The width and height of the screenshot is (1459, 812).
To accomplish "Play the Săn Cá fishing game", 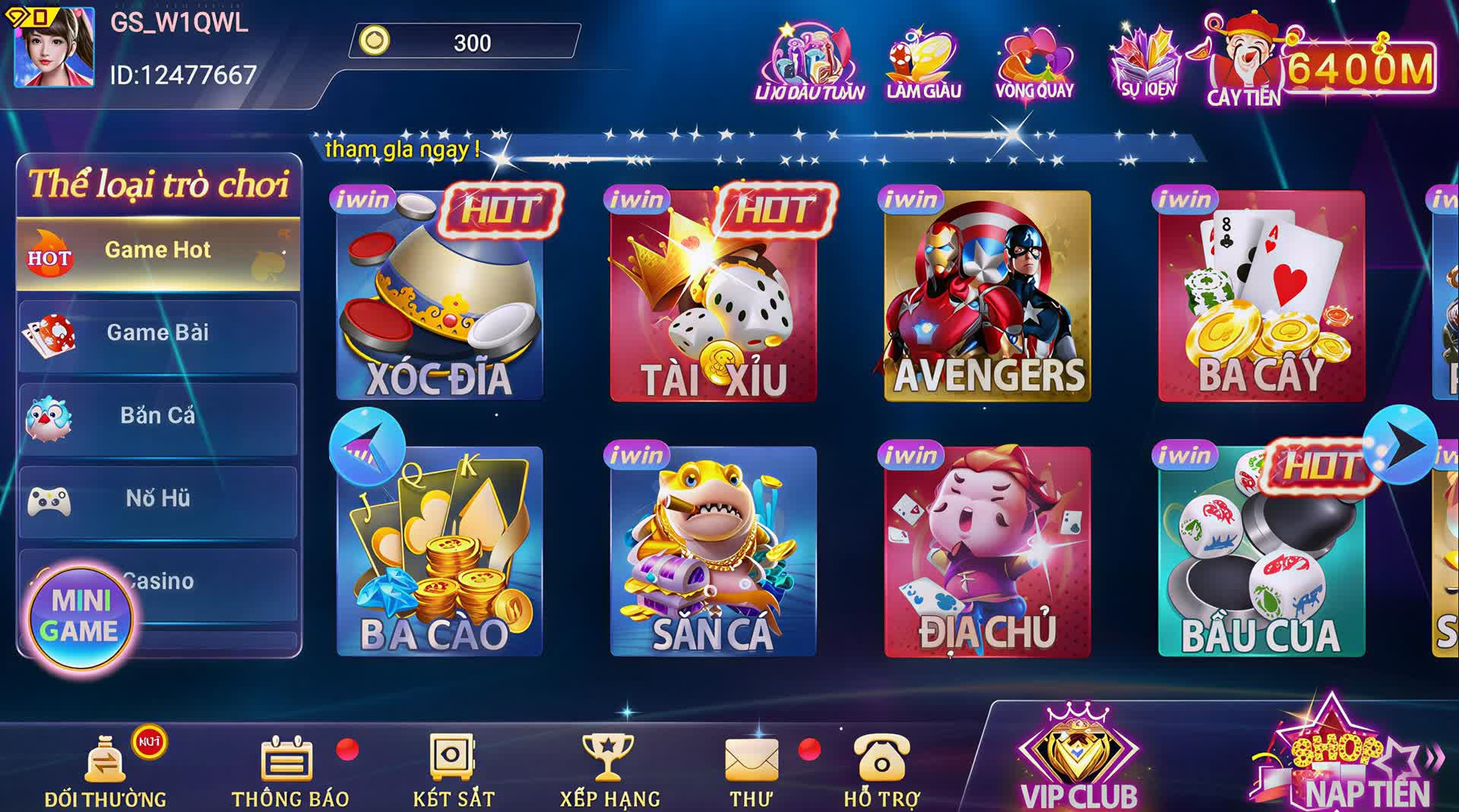I will 713,551.
